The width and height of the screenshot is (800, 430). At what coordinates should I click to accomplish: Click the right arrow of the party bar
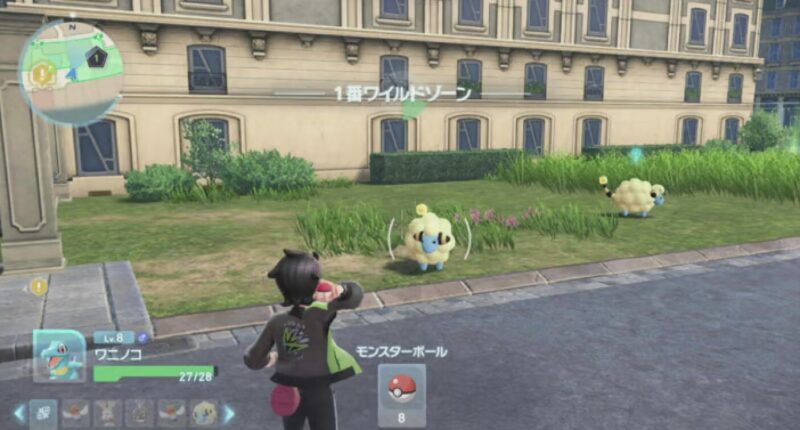pyautogui.click(x=228, y=412)
